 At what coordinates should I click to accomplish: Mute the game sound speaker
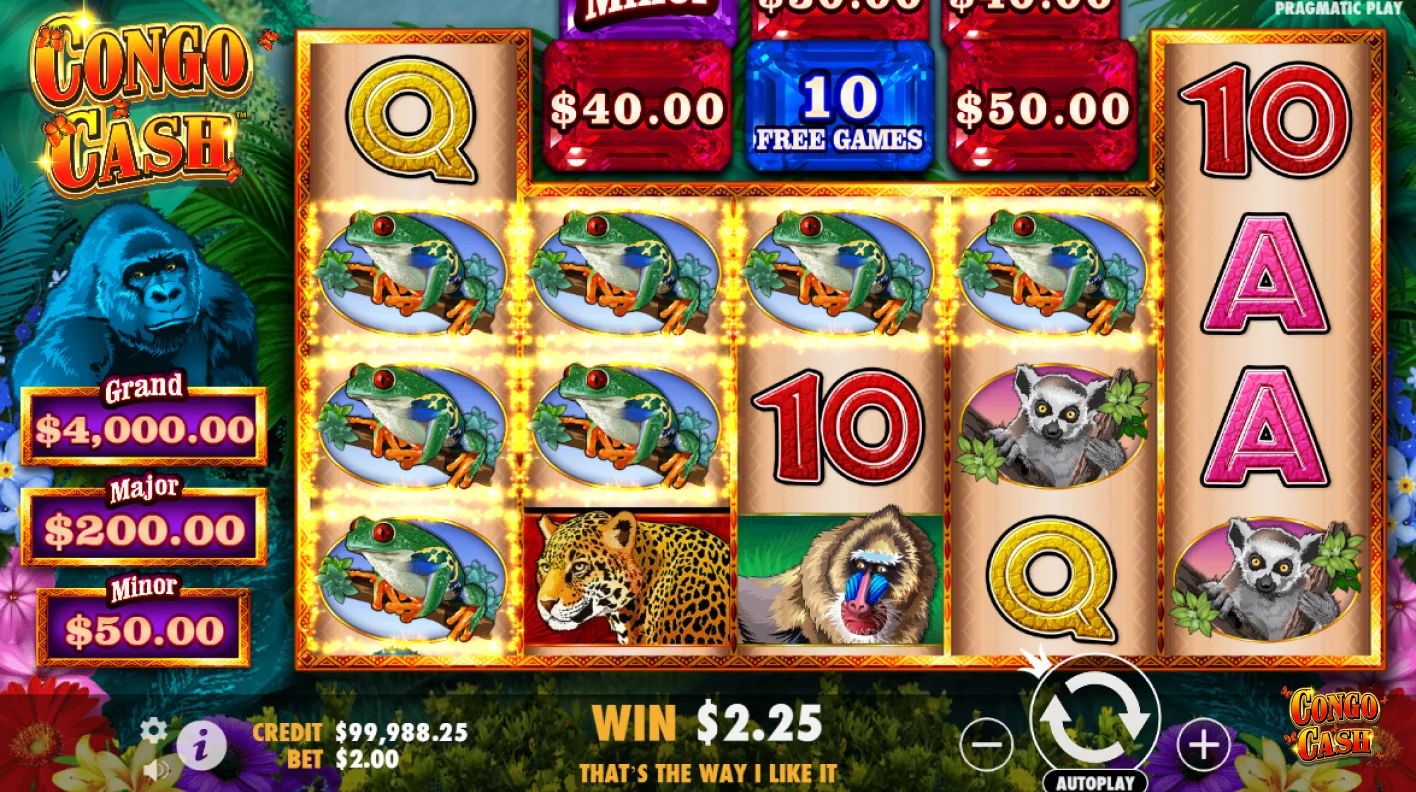click(156, 770)
